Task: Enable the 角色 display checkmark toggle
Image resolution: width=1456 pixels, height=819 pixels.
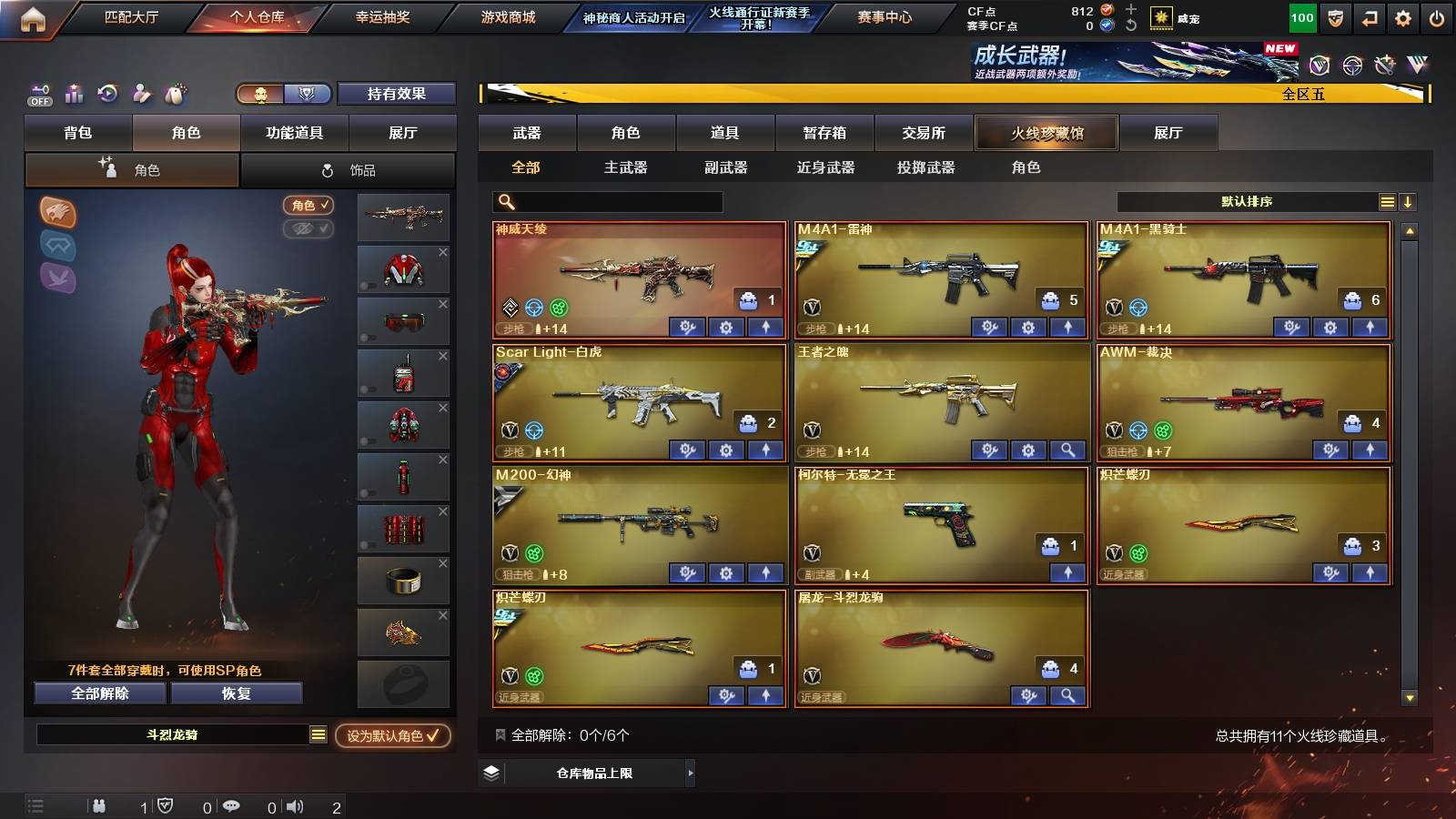Action: tap(309, 206)
